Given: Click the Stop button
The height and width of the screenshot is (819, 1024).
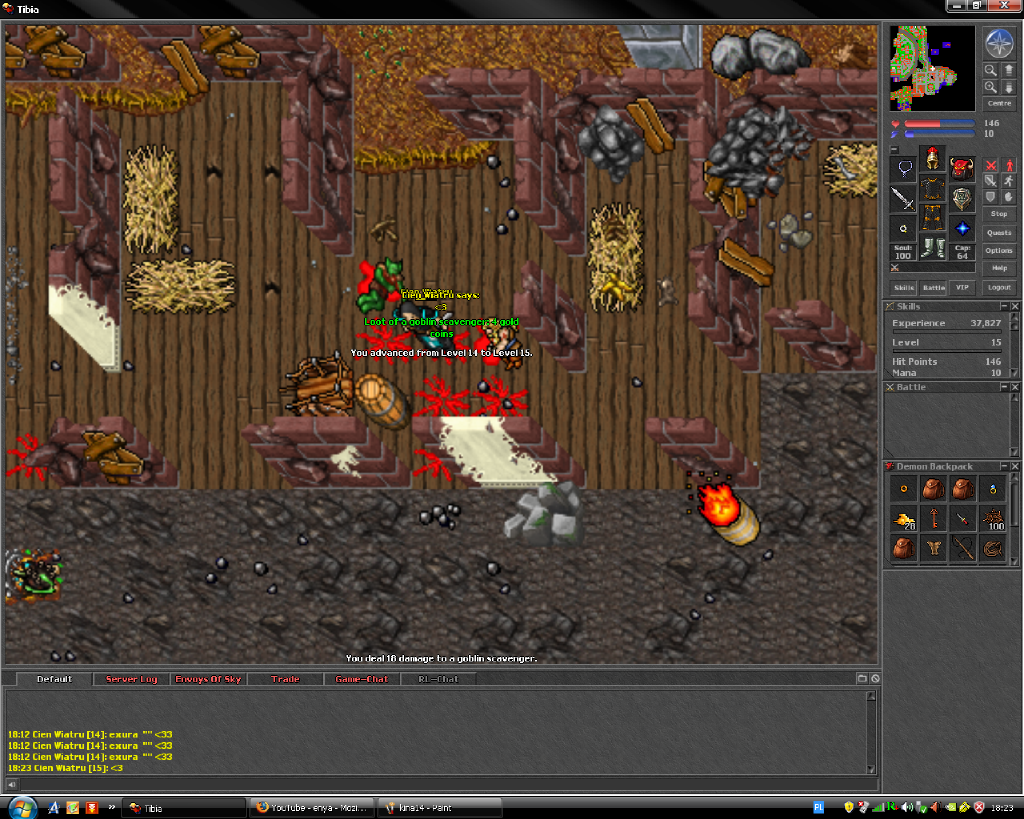Looking at the screenshot, I should coord(999,214).
